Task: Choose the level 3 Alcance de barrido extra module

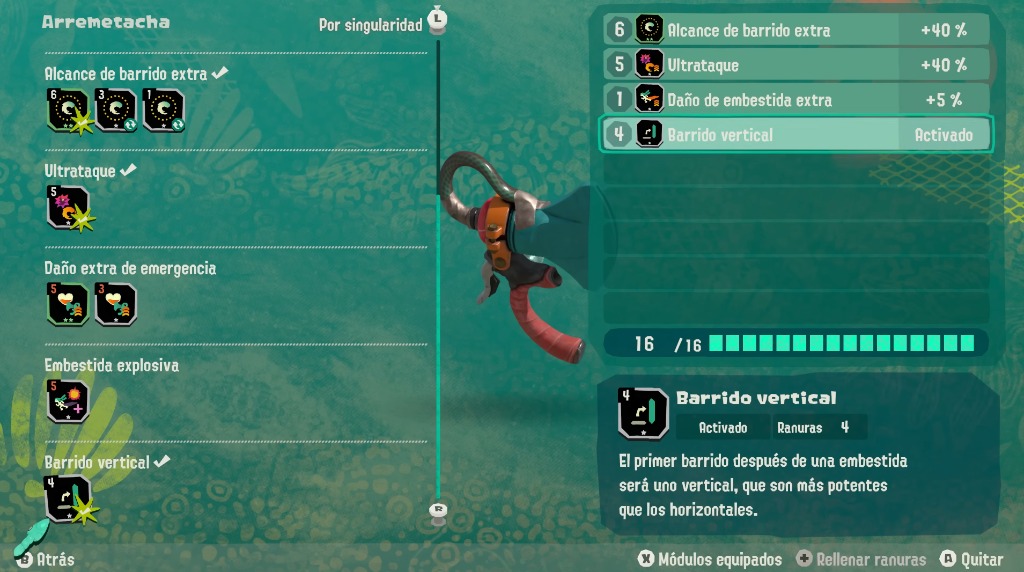Action: 115,111
